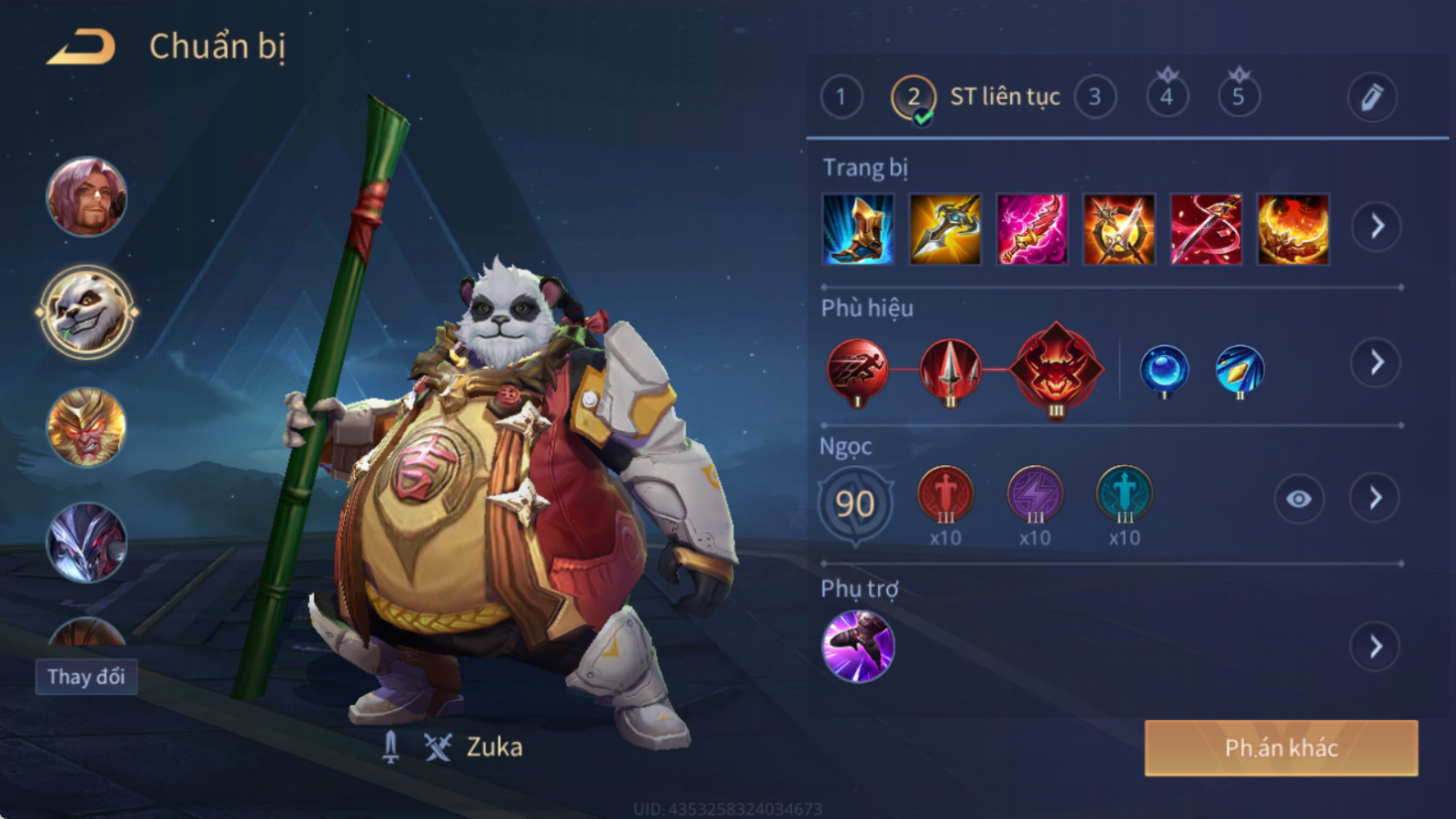
Task: Select the blue boots equipment item
Action: tap(858, 229)
